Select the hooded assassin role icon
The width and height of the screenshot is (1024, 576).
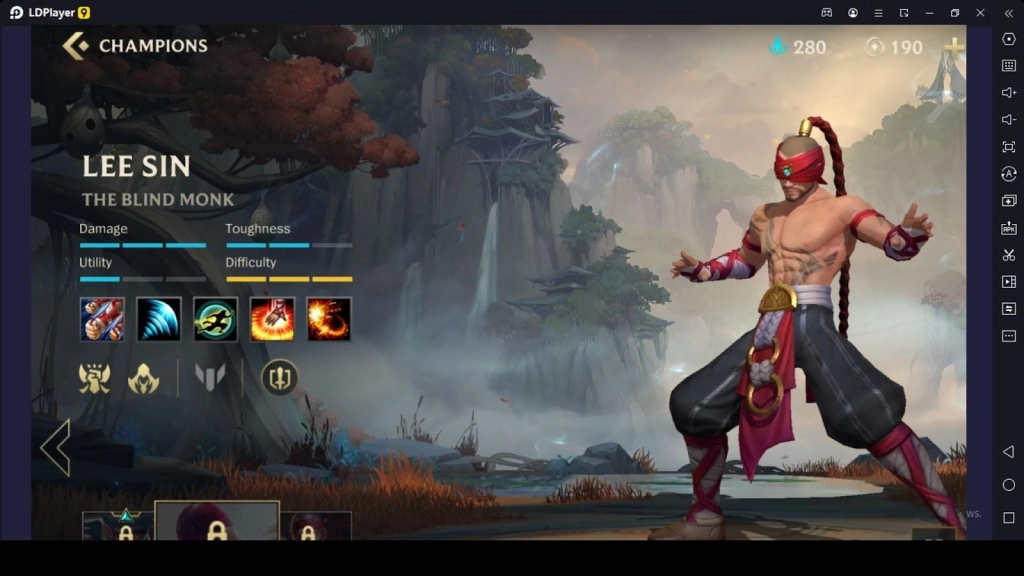(144, 378)
